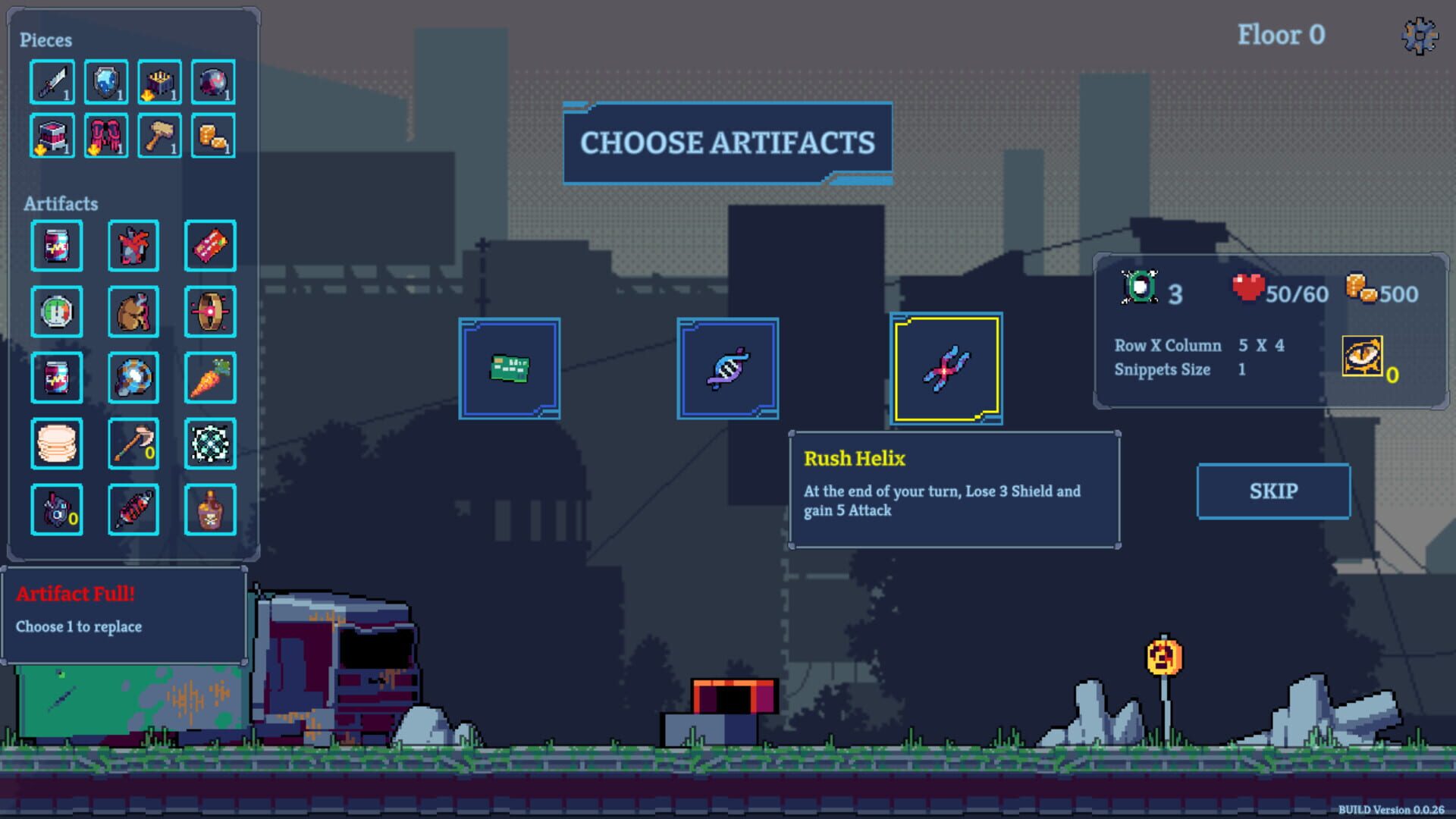Viewport: 1456px width, 819px height.
Task: Select the Rush Helix chromosome artifact card
Action: (x=946, y=369)
